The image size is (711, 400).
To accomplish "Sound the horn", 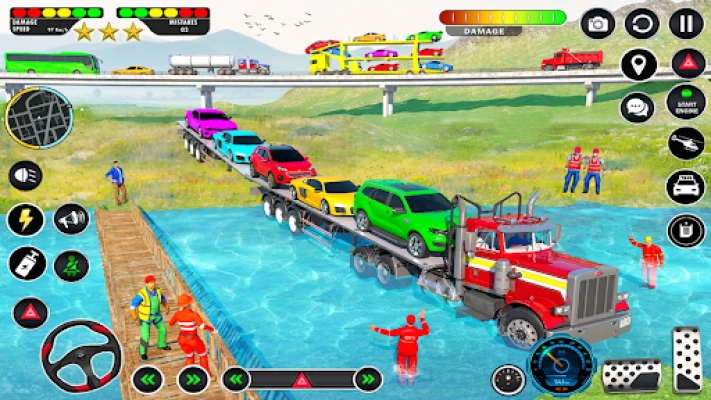I will (x=71, y=219).
